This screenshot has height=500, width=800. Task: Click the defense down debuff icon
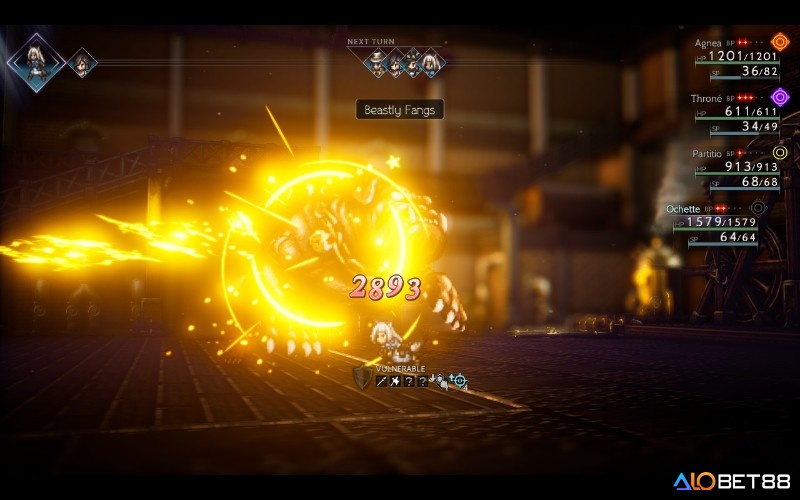(439, 381)
